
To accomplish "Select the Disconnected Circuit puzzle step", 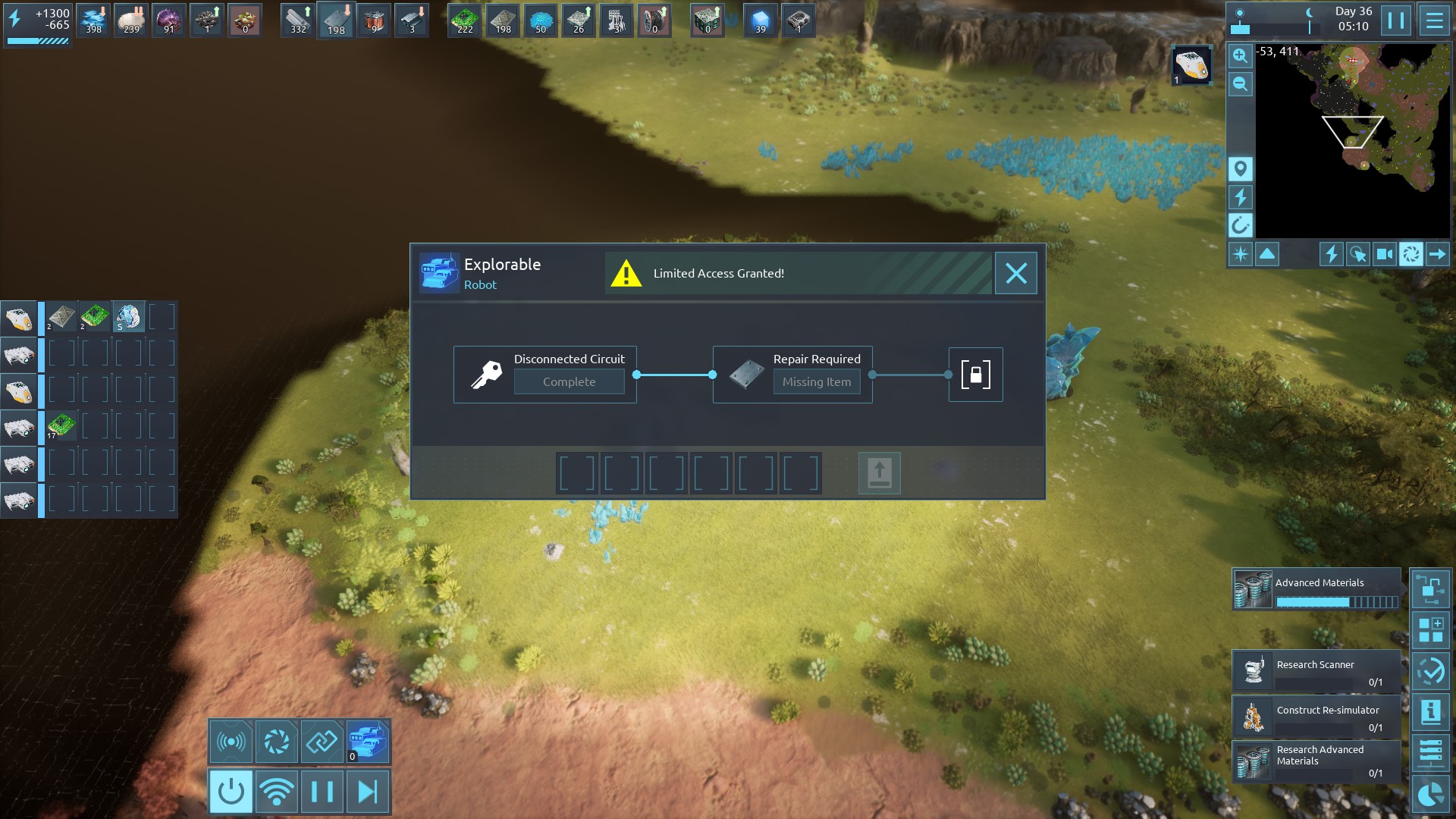I will [544, 375].
